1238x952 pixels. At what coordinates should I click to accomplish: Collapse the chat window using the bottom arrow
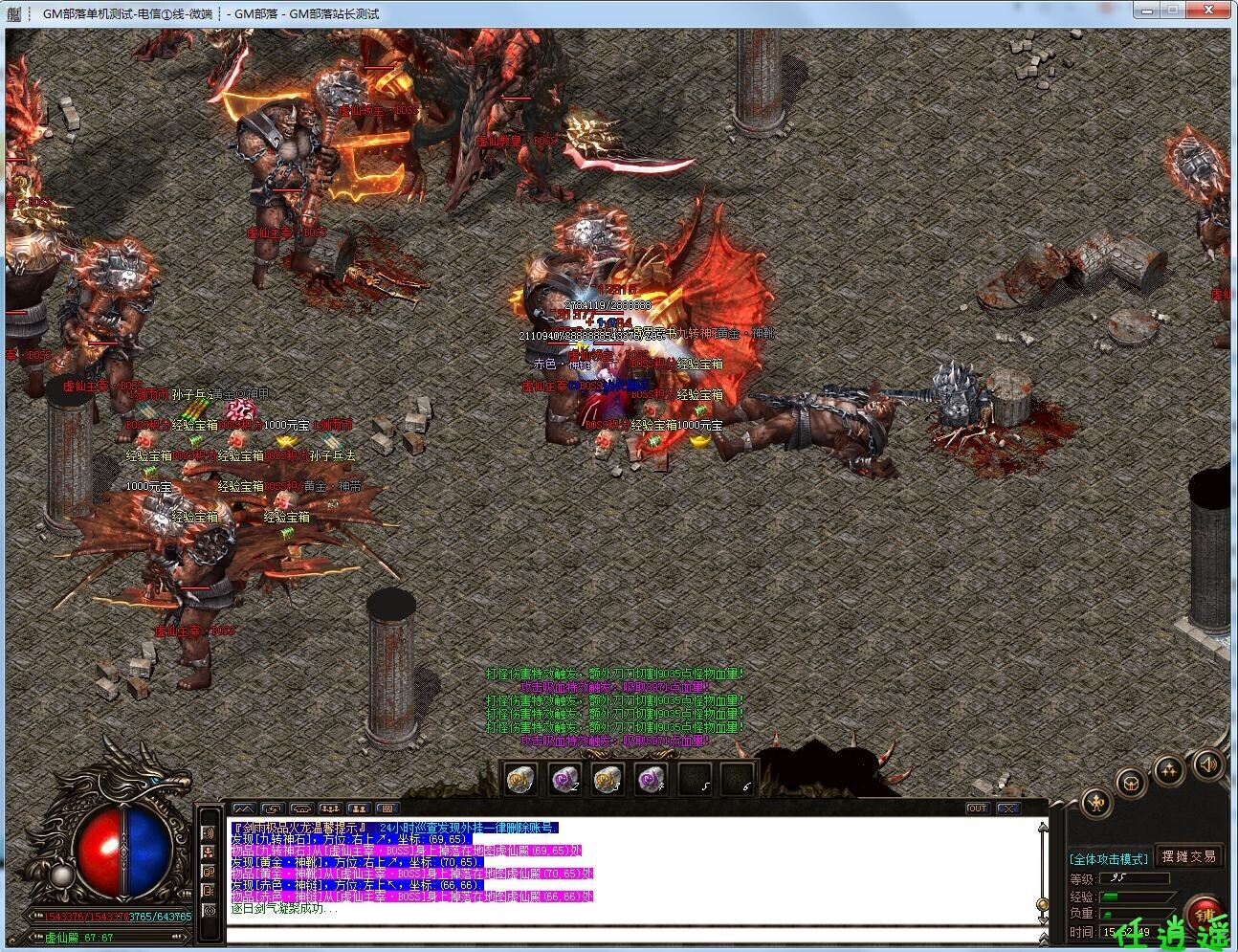coord(1043,919)
